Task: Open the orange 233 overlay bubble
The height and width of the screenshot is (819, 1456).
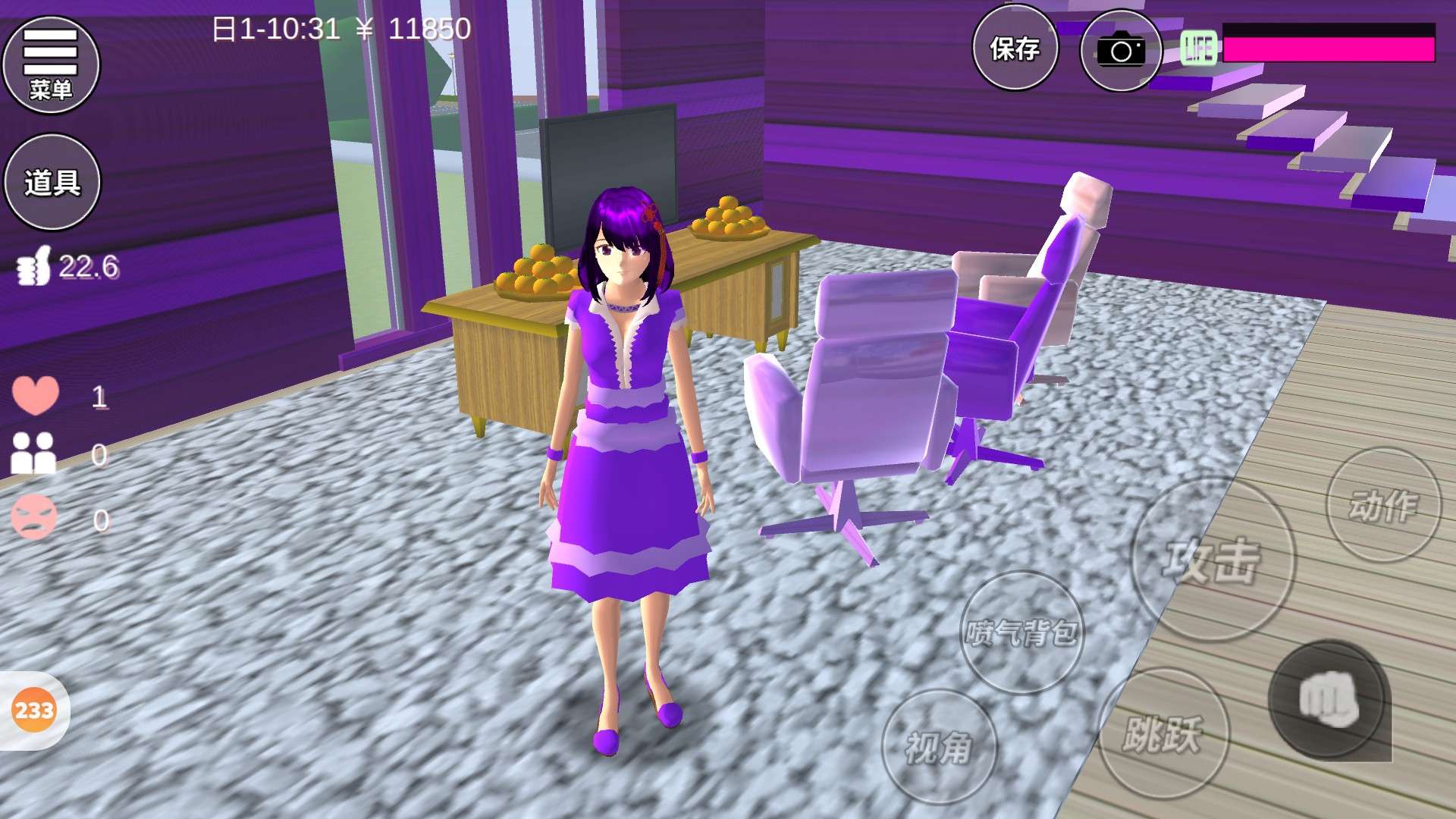Action: click(34, 711)
